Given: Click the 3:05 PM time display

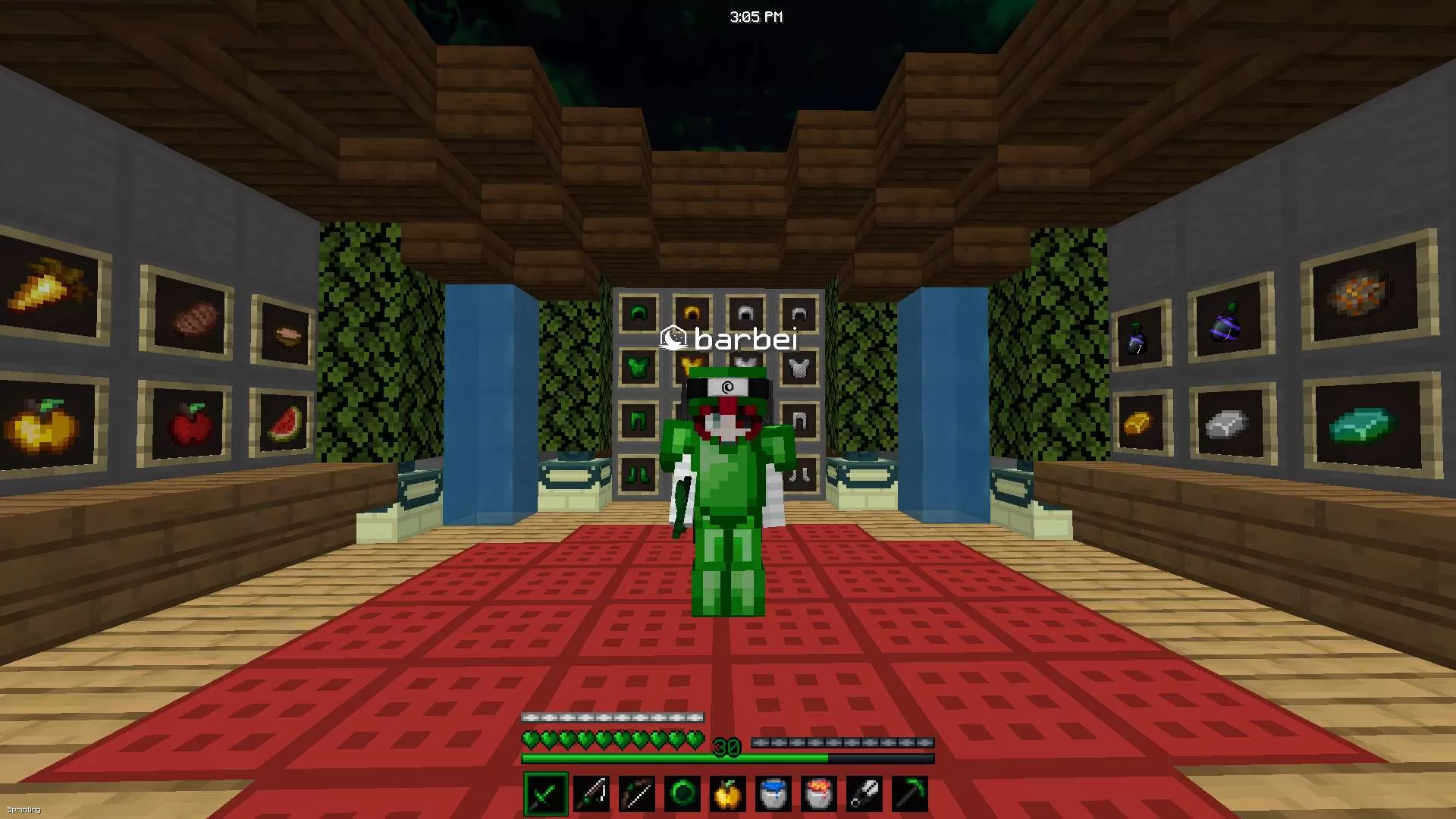Looking at the screenshot, I should [x=756, y=16].
